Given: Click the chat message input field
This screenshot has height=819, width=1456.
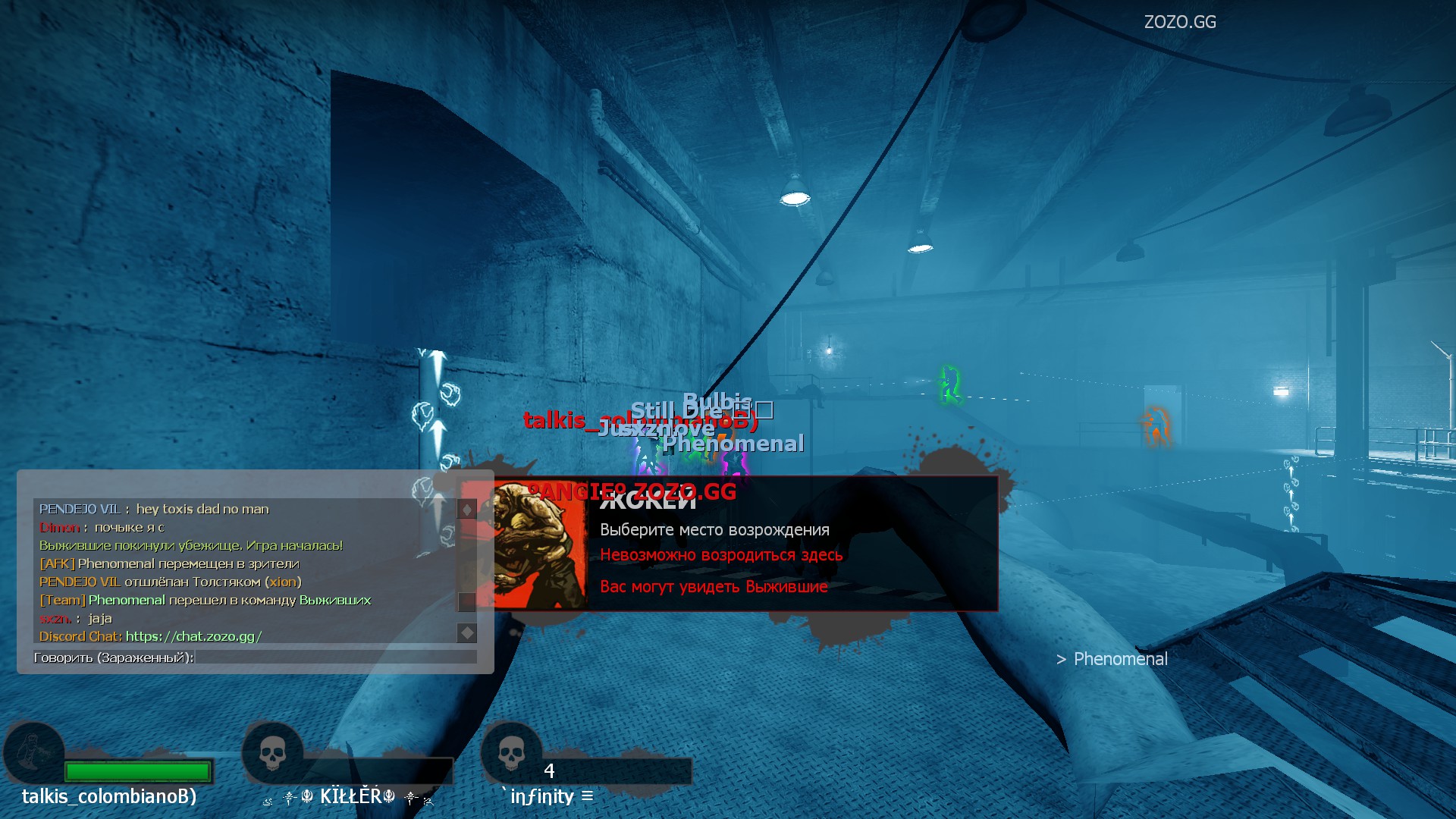Looking at the screenshot, I should (x=335, y=657).
